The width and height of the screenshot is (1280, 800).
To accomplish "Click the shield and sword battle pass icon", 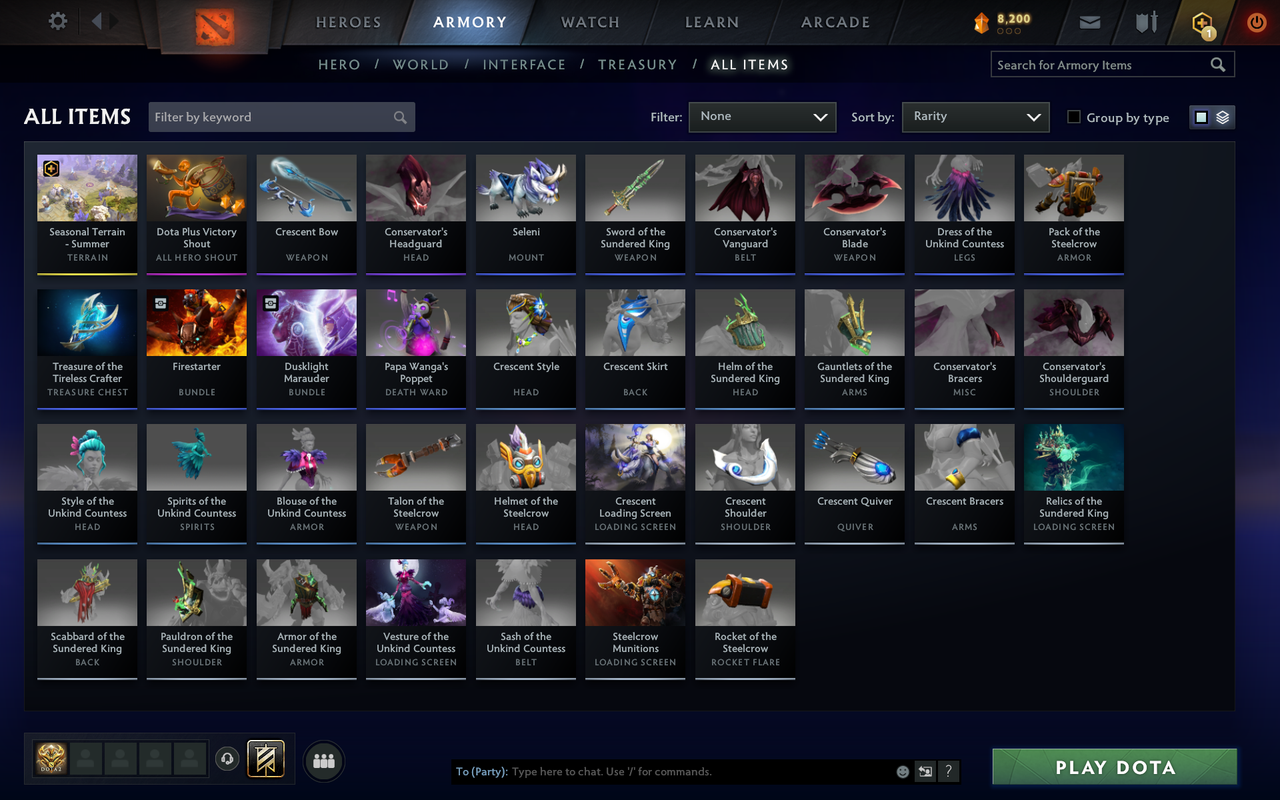I will tap(1144, 21).
